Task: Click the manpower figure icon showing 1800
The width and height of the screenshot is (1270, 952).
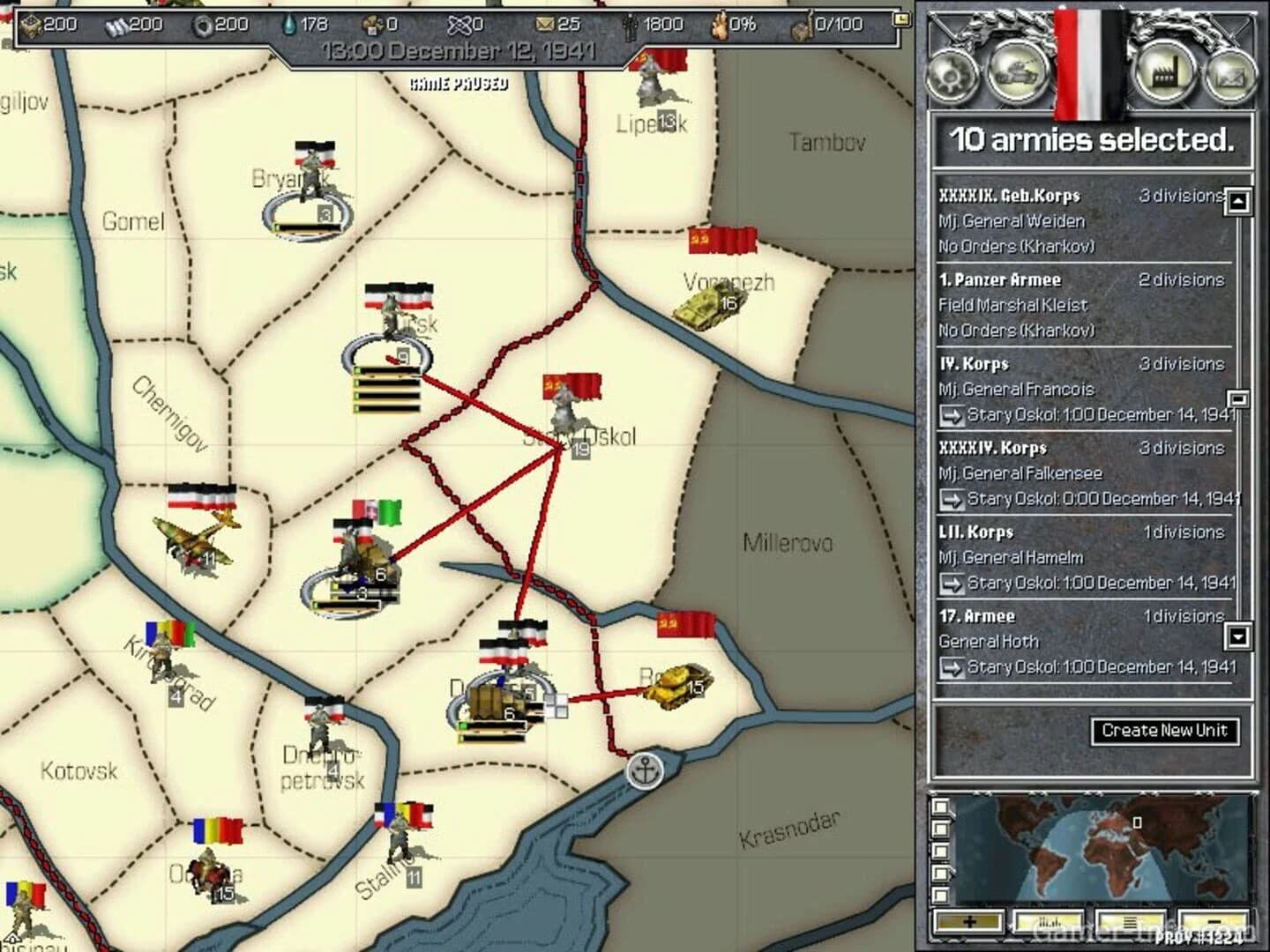Action: point(631,26)
